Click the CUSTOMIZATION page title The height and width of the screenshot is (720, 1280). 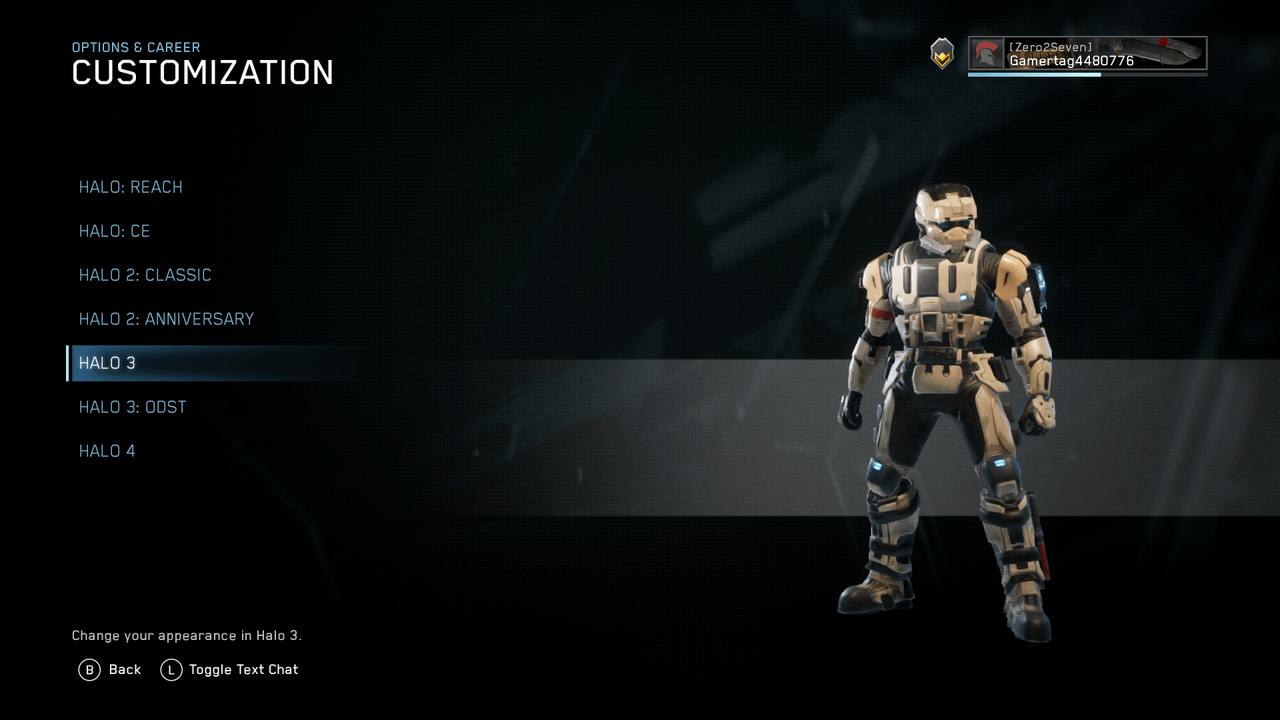(202, 72)
